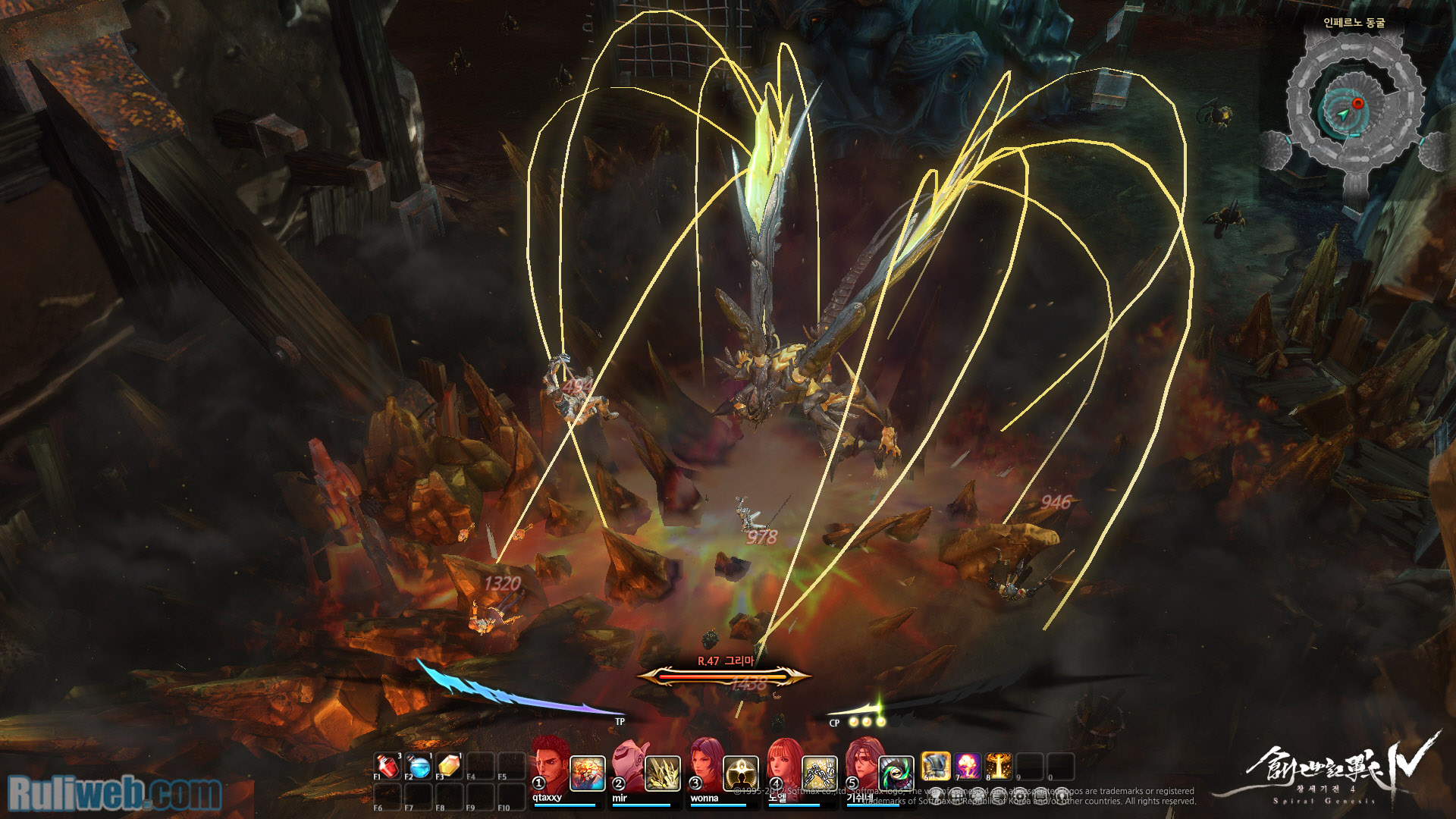Use the red potion in F1 slot
Viewport: 1456px width, 819px height.
[388, 767]
